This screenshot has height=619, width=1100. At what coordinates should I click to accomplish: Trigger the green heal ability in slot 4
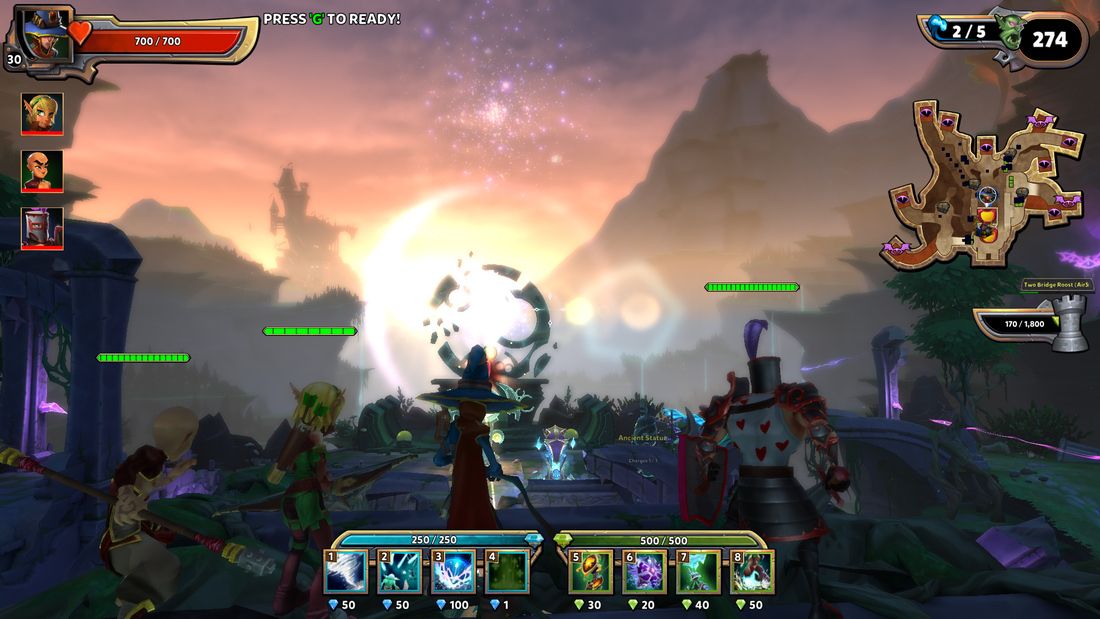pos(507,573)
